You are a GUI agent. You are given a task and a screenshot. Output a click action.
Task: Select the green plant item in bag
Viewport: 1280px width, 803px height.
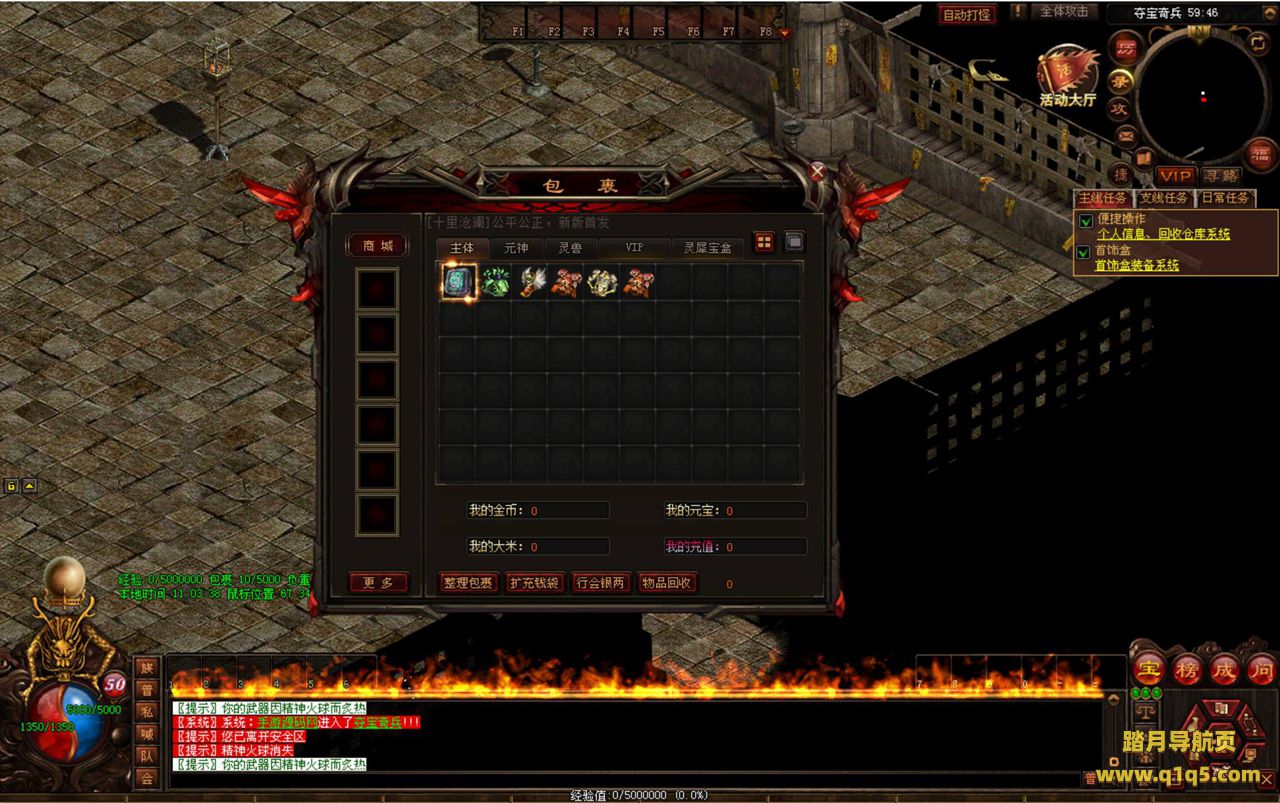pyautogui.click(x=495, y=282)
